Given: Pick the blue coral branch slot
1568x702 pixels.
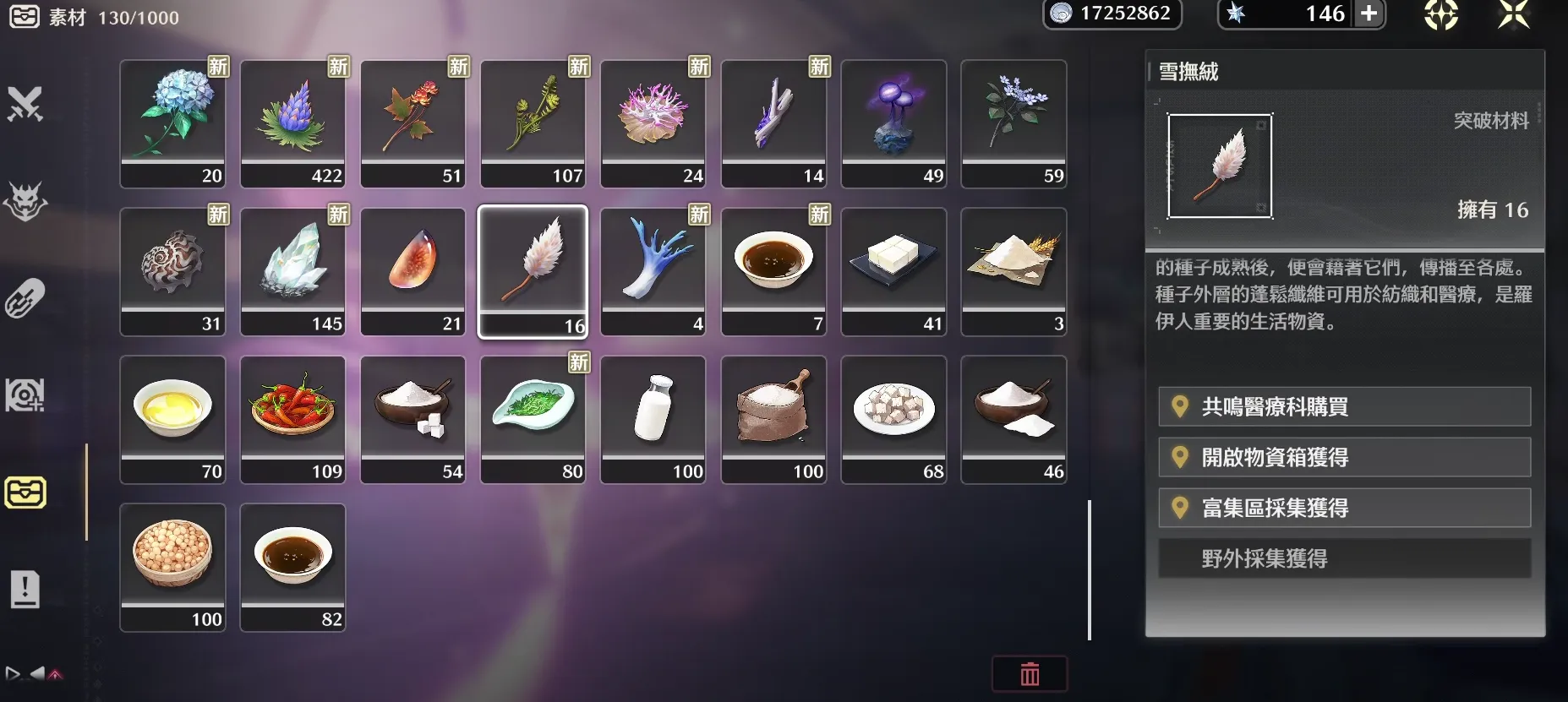Looking at the screenshot, I should 653,271.
